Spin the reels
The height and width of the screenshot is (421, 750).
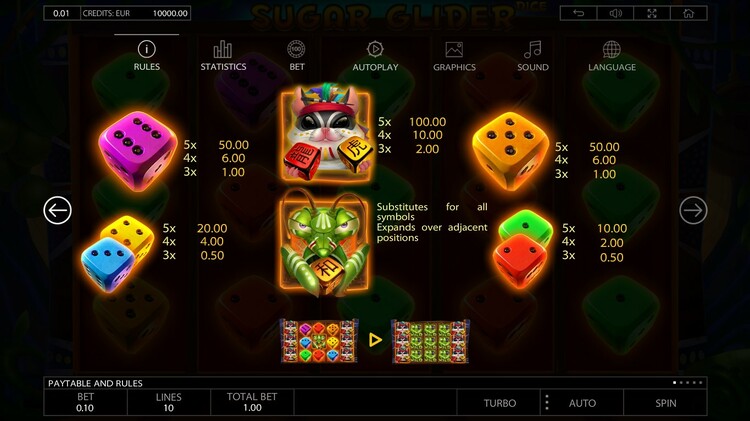click(x=665, y=403)
